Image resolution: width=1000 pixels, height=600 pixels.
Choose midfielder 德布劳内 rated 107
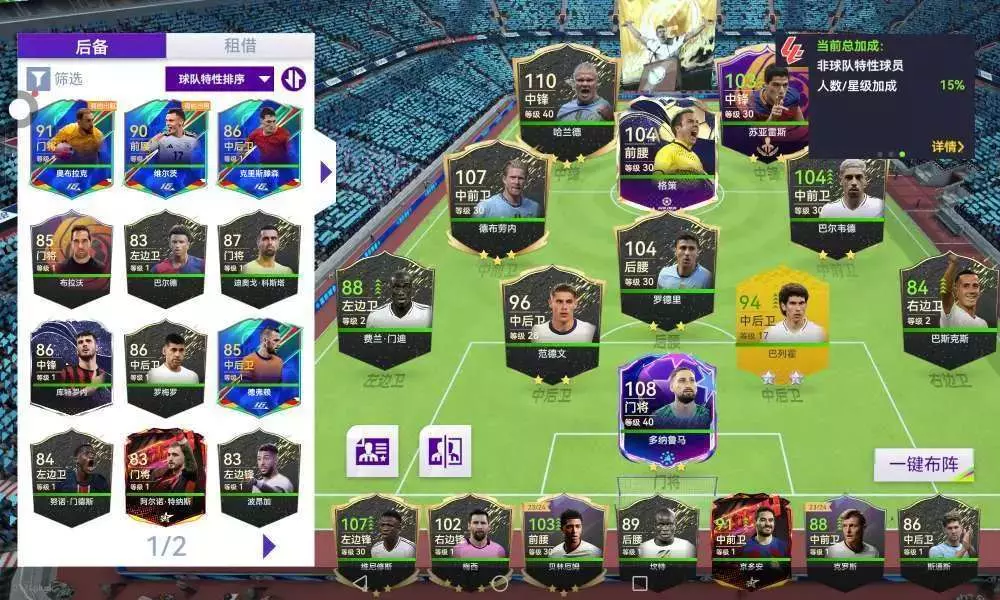pyautogui.click(x=497, y=195)
